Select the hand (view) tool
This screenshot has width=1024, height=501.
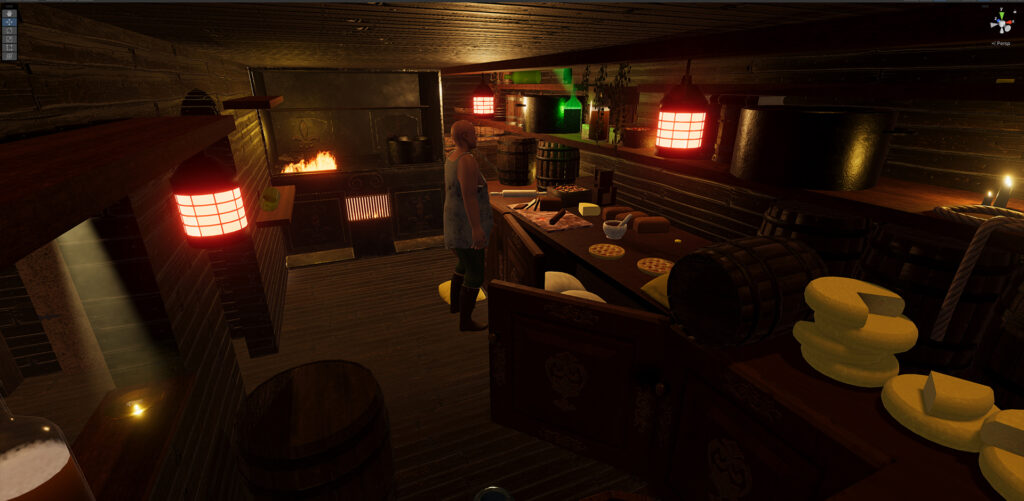[9, 14]
